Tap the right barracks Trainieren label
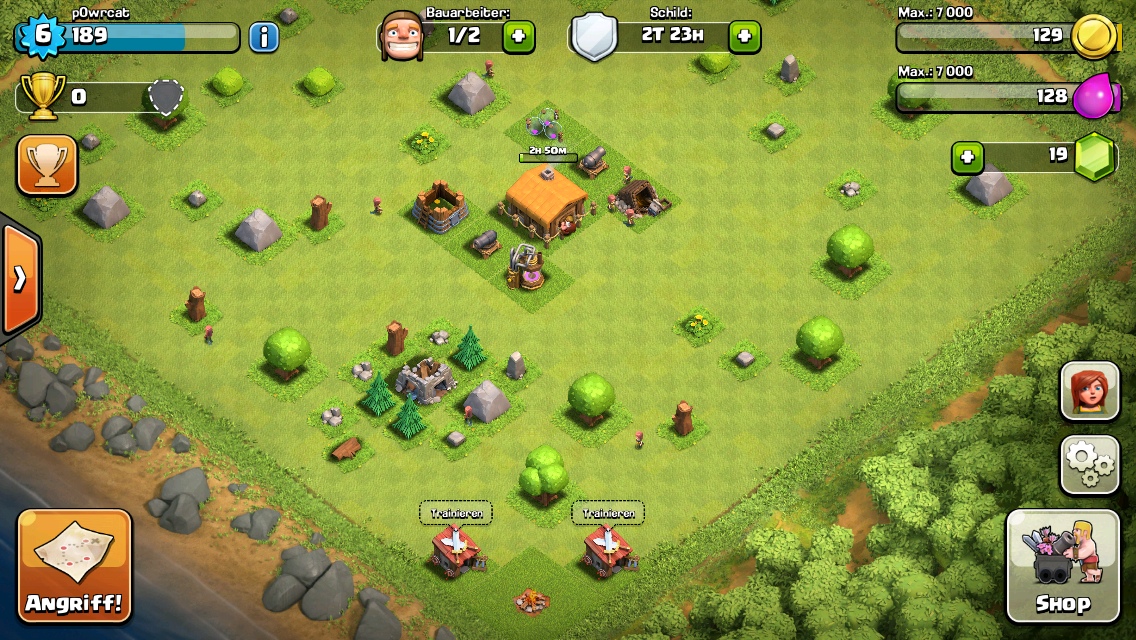 pos(608,513)
